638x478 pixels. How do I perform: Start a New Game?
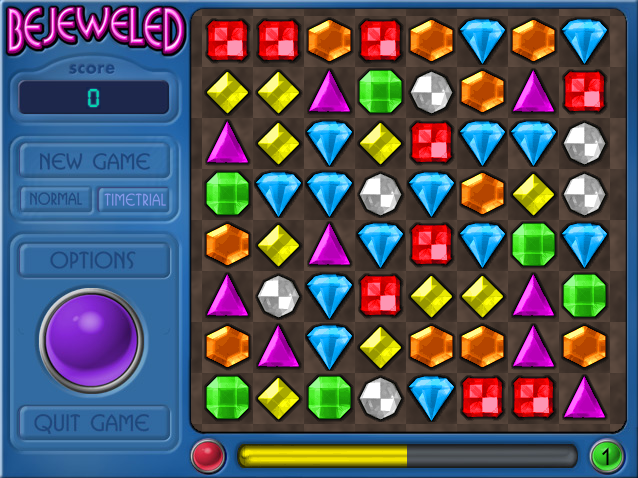(x=94, y=161)
